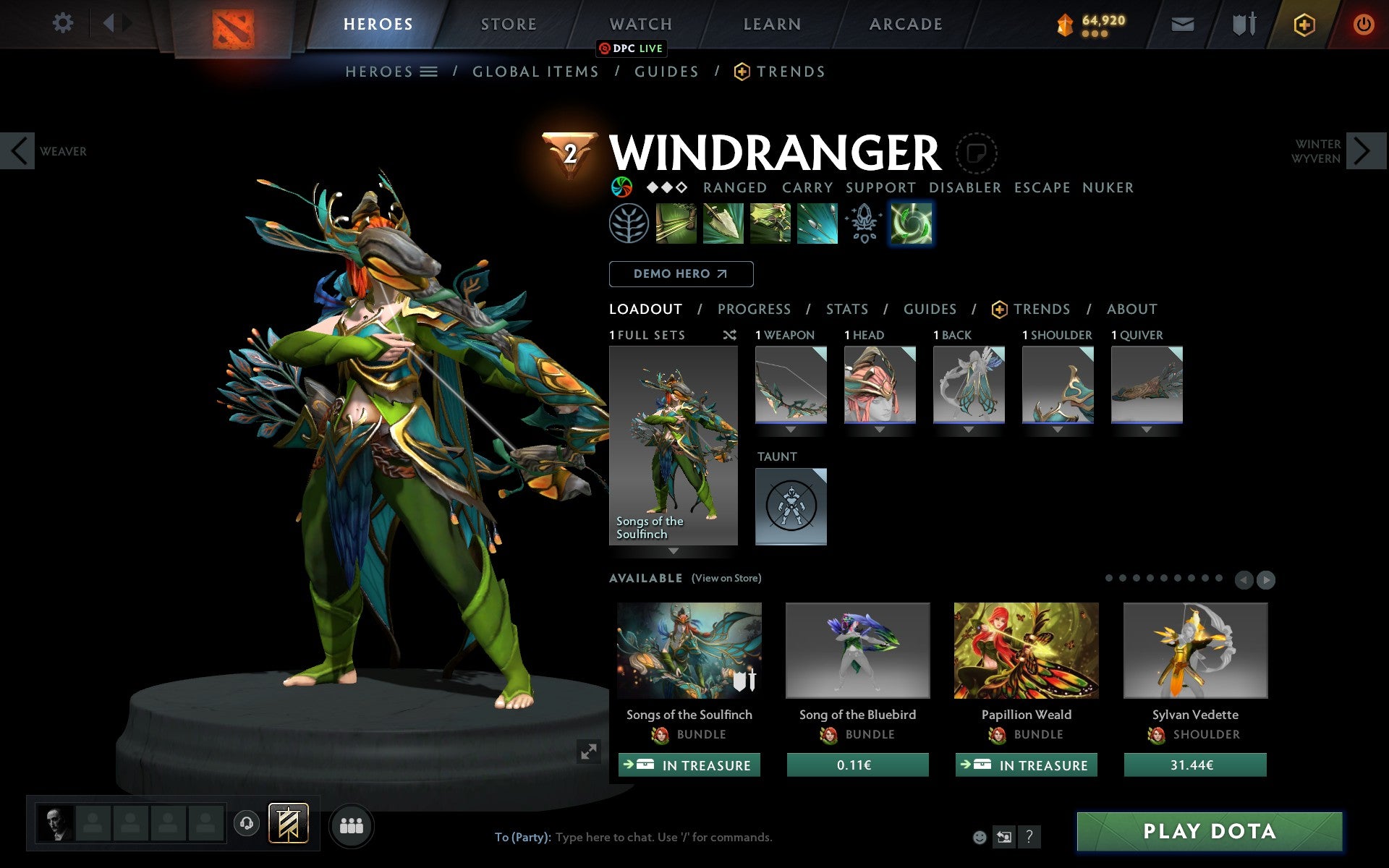Expand the 1 WEAPON slot dropdown arrow
1389x868 pixels.
tap(791, 427)
